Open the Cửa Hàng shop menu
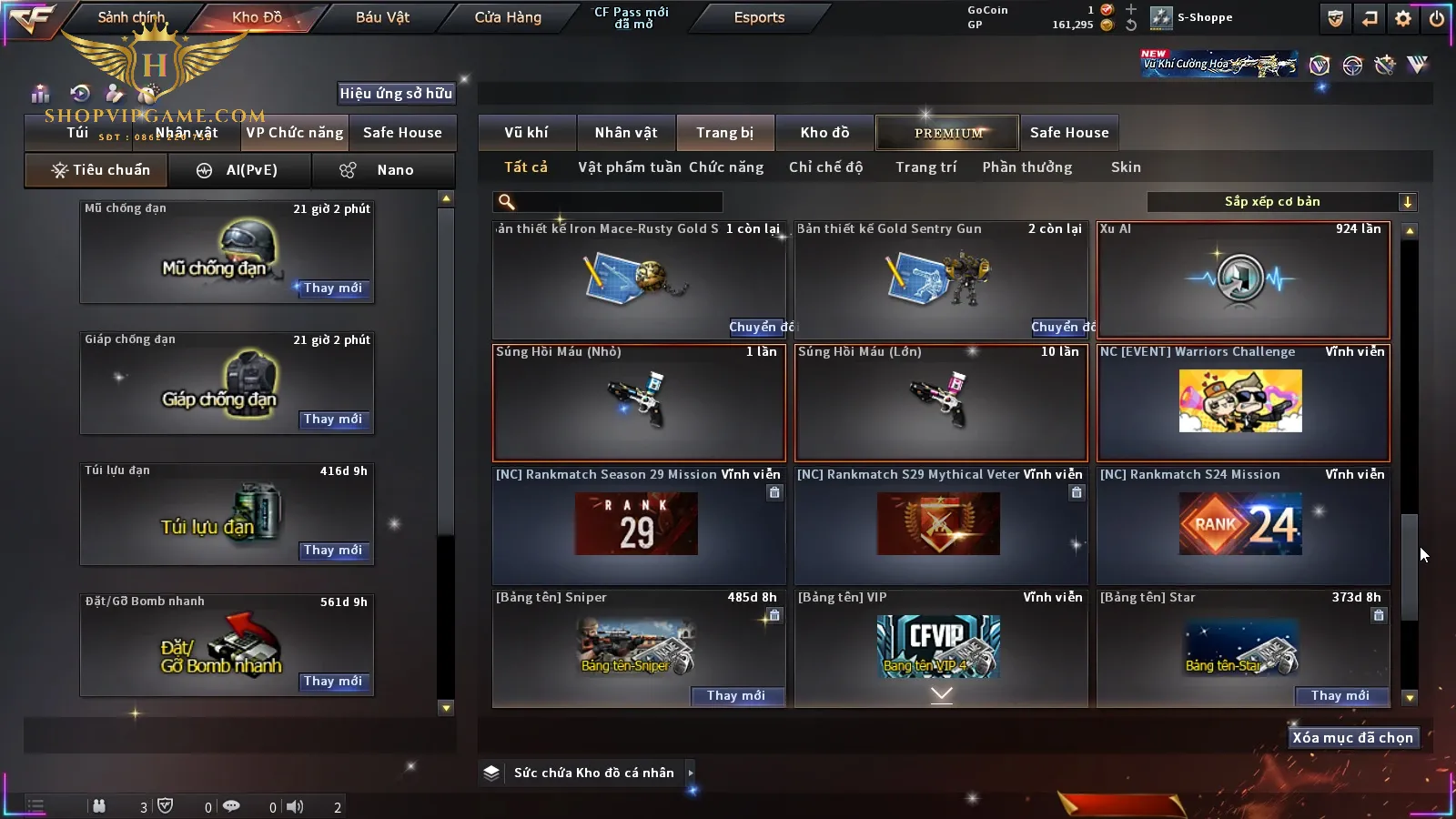The image size is (1456, 819). tap(508, 17)
